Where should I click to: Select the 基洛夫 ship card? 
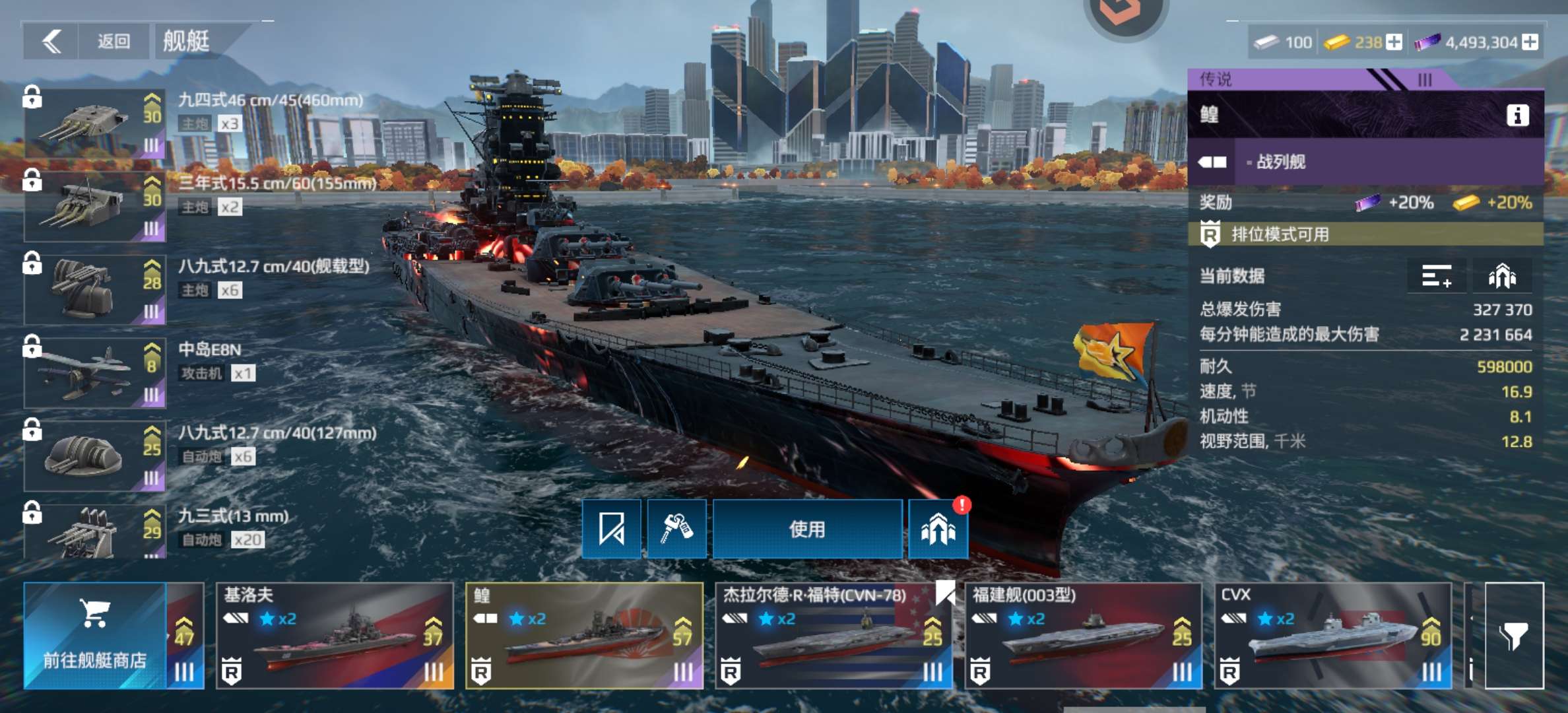pyautogui.click(x=335, y=636)
